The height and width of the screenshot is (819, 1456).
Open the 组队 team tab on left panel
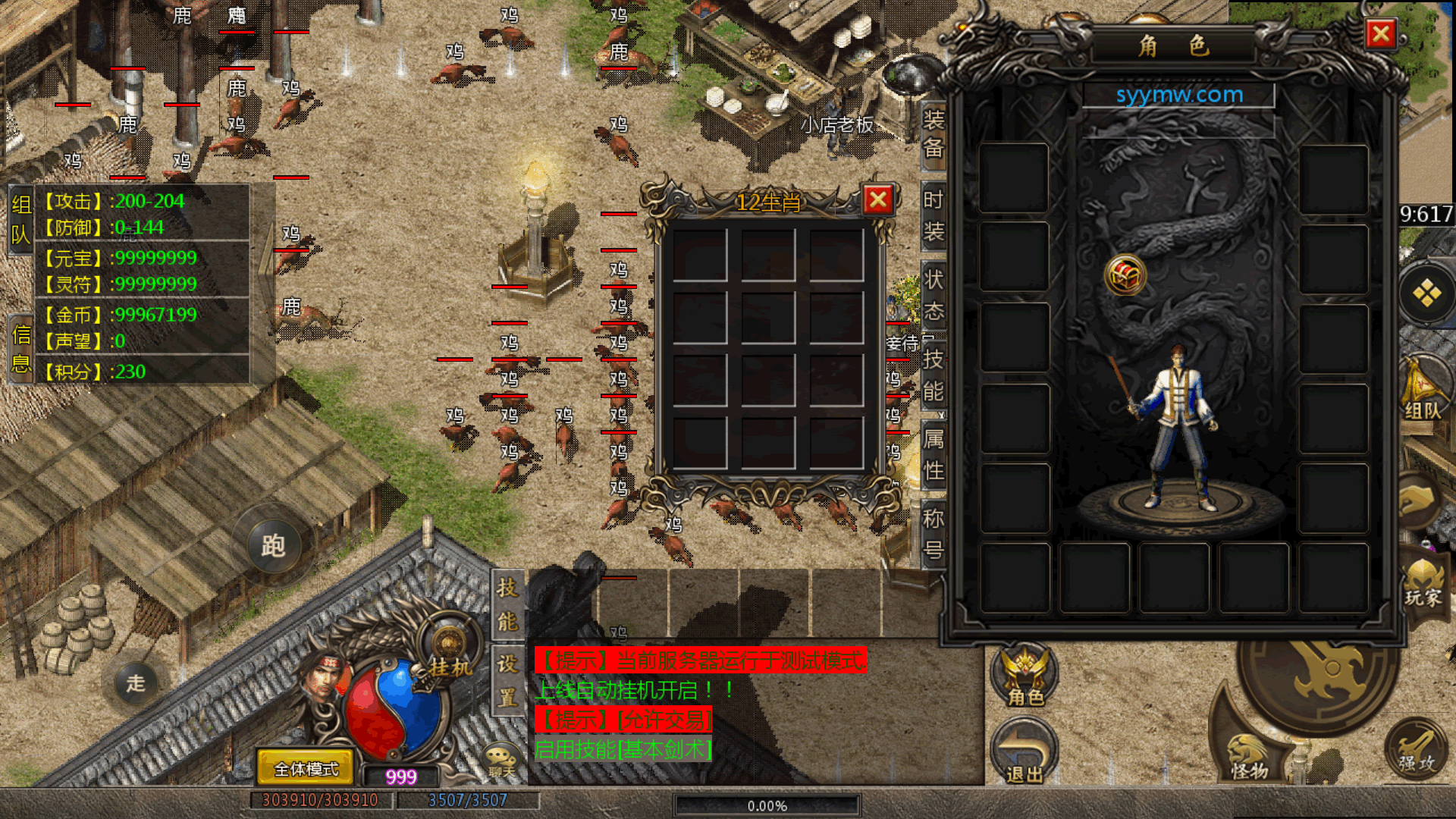coord(20,220)
